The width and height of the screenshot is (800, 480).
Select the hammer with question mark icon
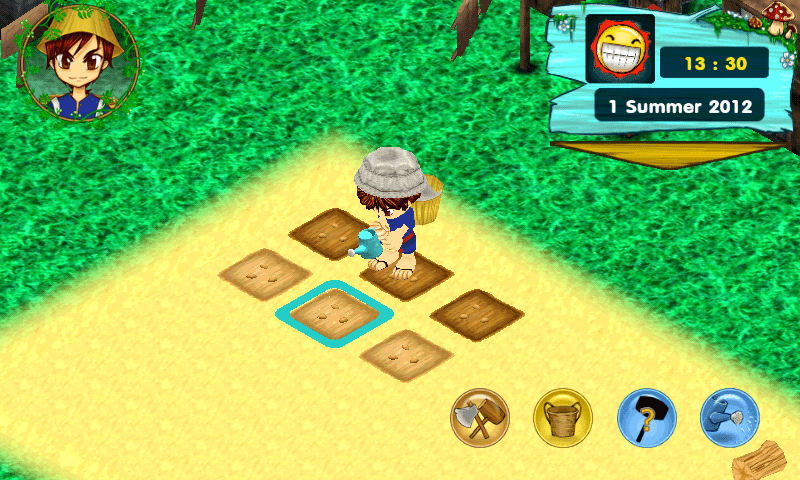[646, 418]
